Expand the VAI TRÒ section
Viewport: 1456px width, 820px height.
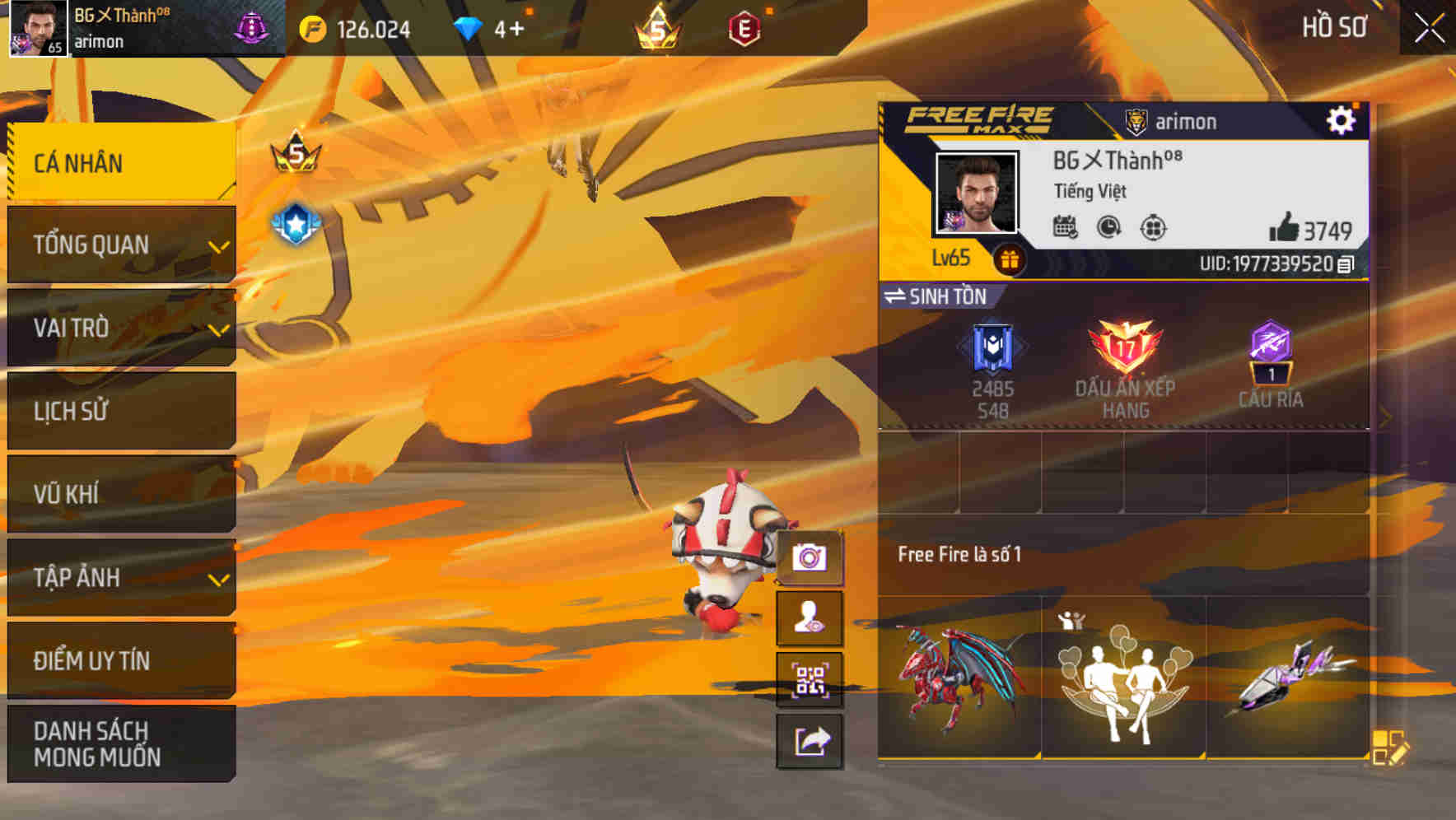[x=121, y=328]
